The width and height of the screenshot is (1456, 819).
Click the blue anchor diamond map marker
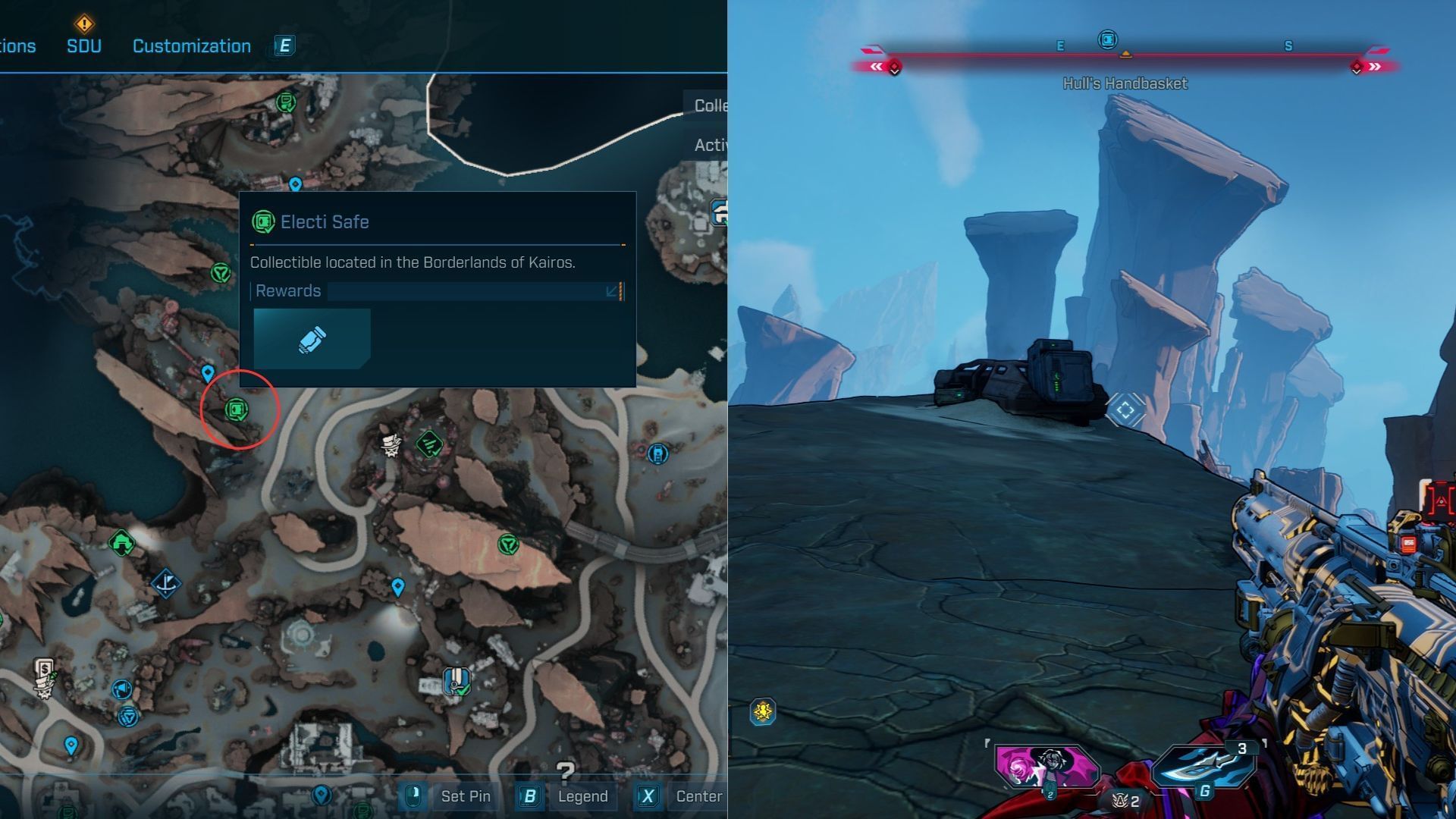(165, 583)
